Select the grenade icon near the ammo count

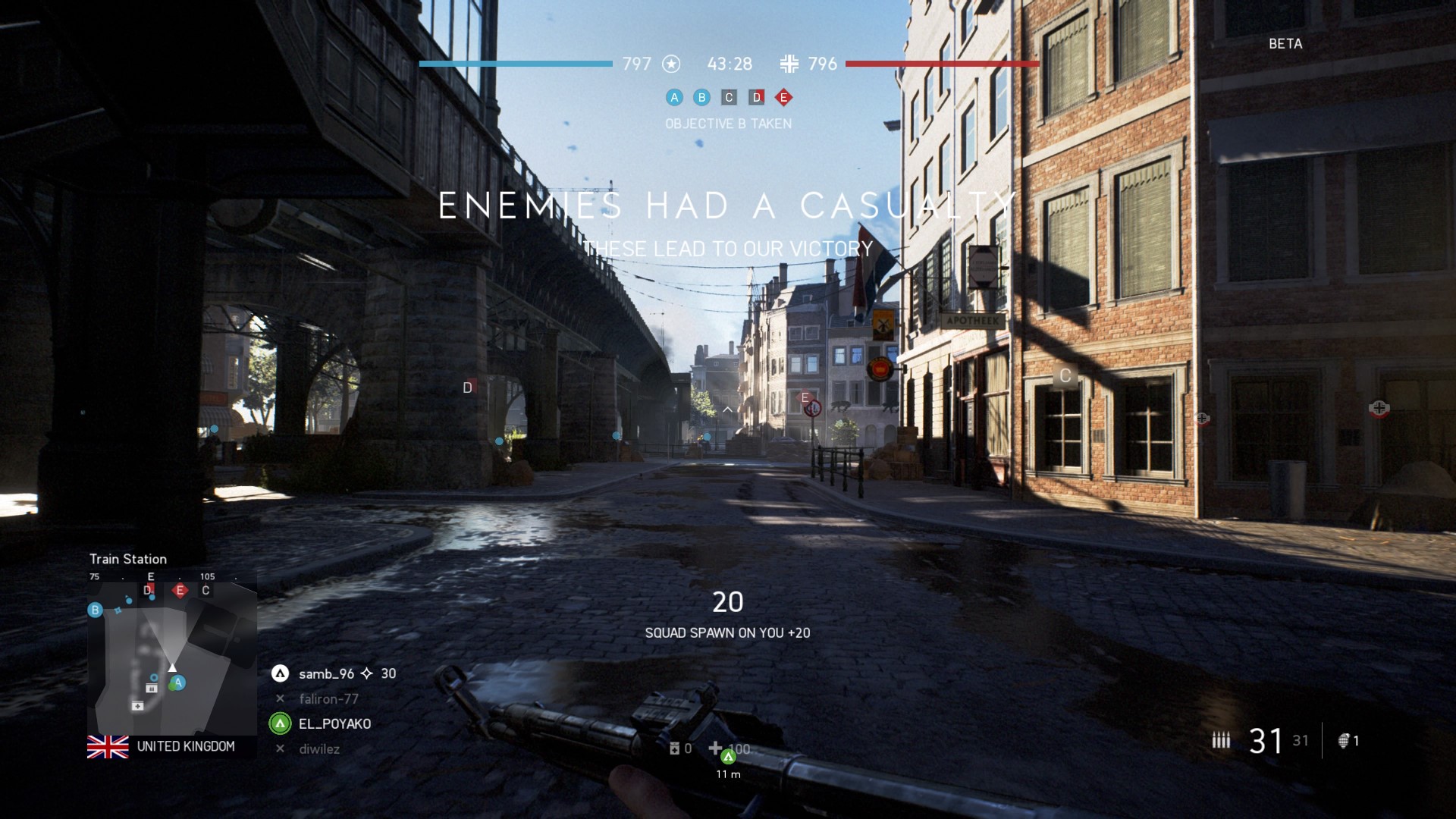(1343, 741)
